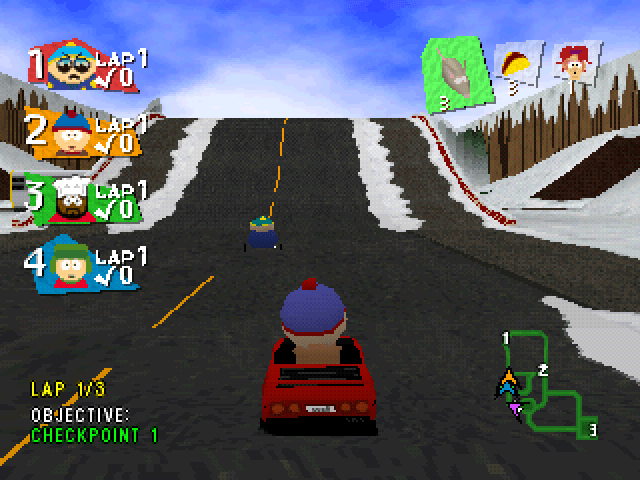Screen dimensions: 640x480
Task: Choose Chef's third place portrait
Action: [70, 200]
